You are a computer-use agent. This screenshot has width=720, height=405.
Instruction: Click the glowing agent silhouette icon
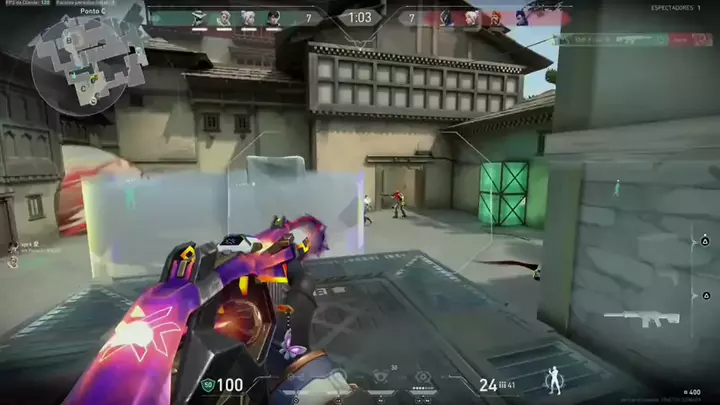click(553, 379)
